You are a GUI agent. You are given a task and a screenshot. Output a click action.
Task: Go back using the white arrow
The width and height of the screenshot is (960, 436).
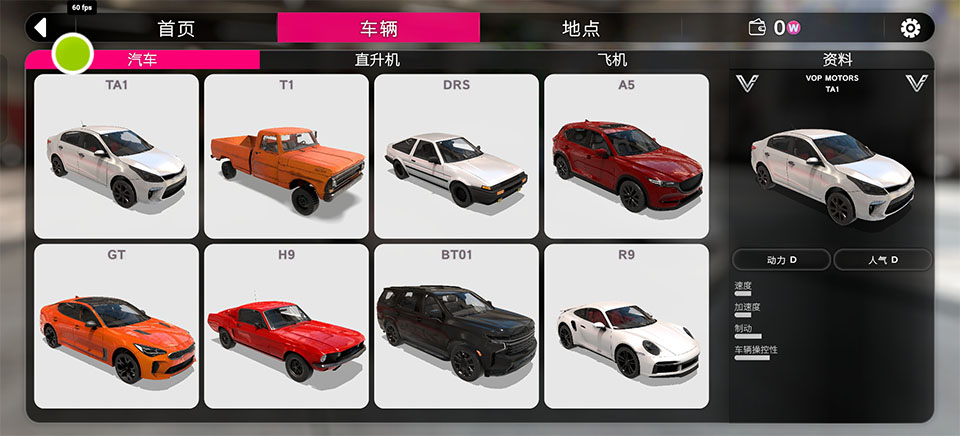tap(41, 27)
